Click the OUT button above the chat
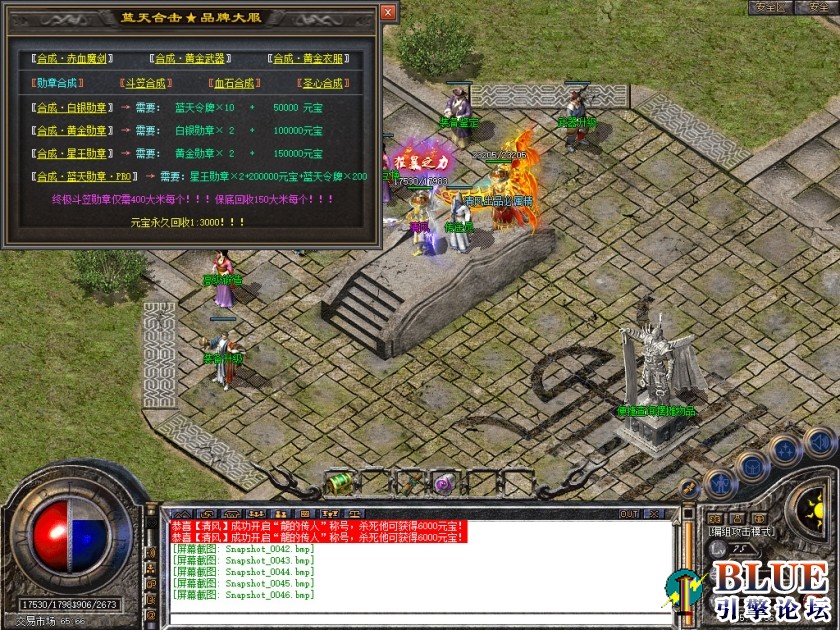This screenshot has width=840, height=630. pyautogui.click(x=629, y=514)
